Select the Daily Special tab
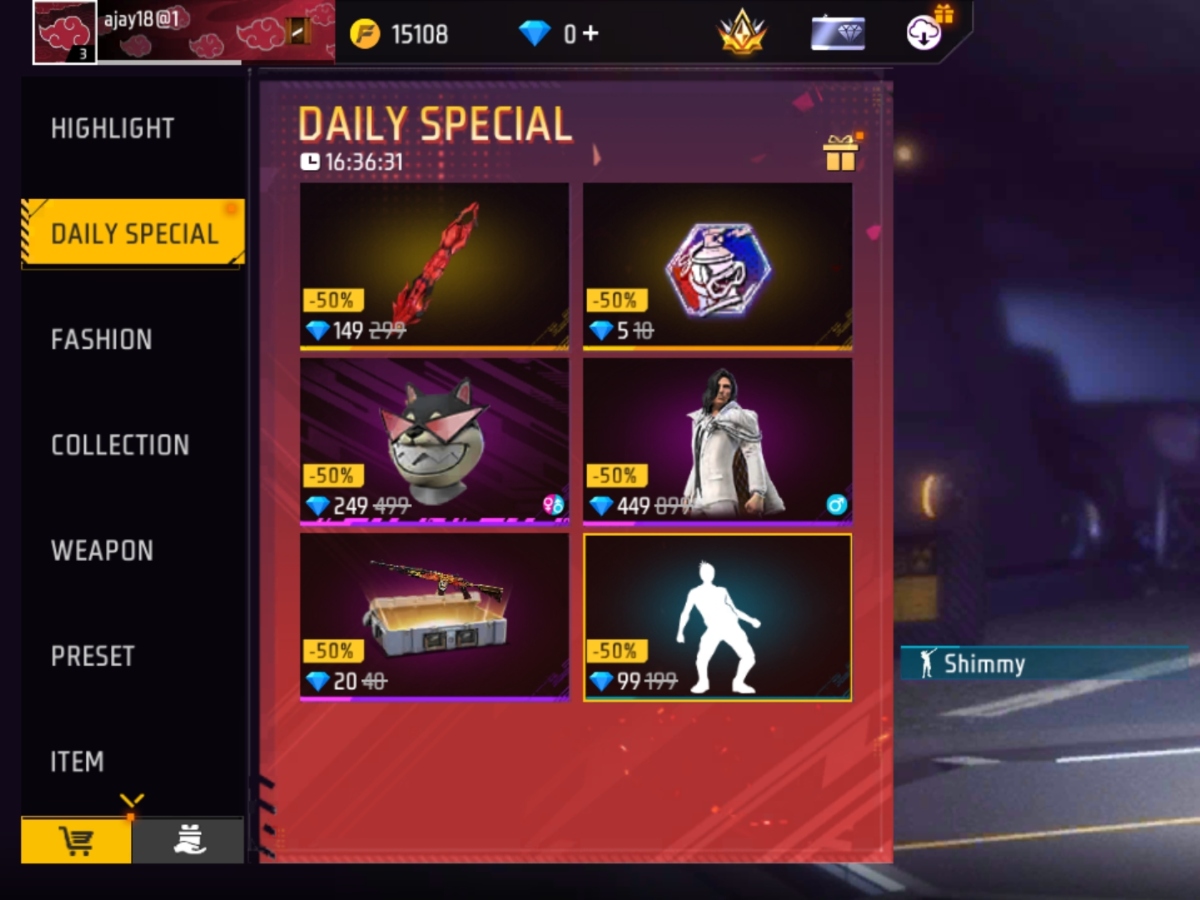 click(134, 234)
